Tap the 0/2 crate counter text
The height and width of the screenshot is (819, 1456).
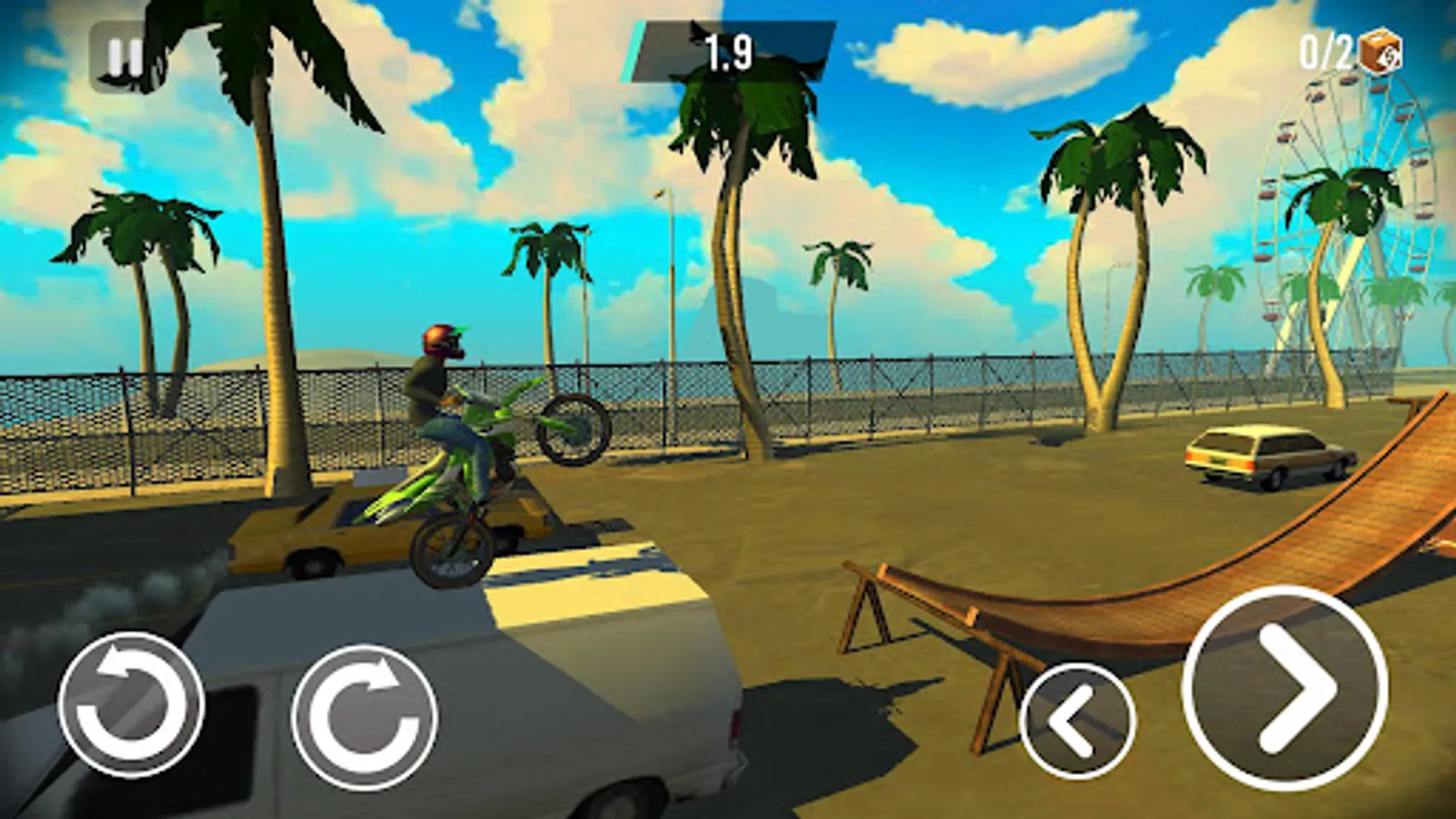[x=1324, y=51]
